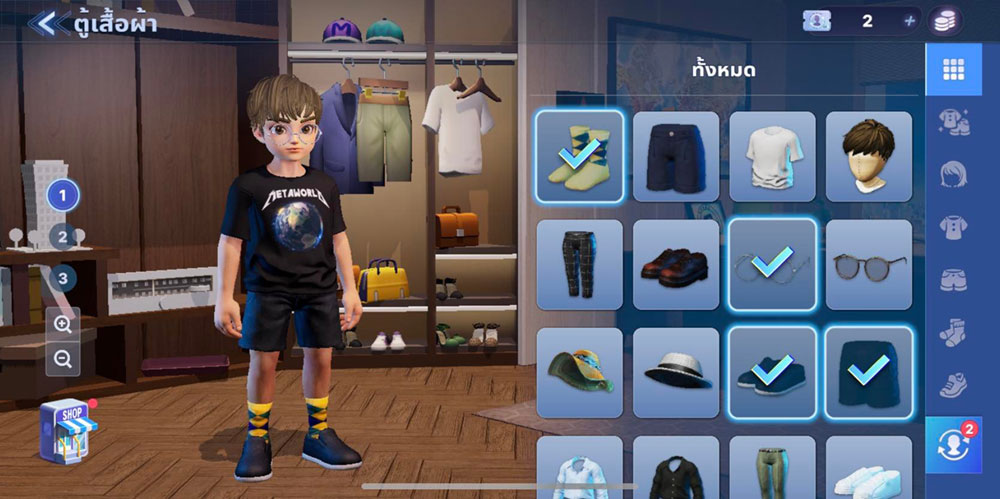Zoom in on the character

63,324
